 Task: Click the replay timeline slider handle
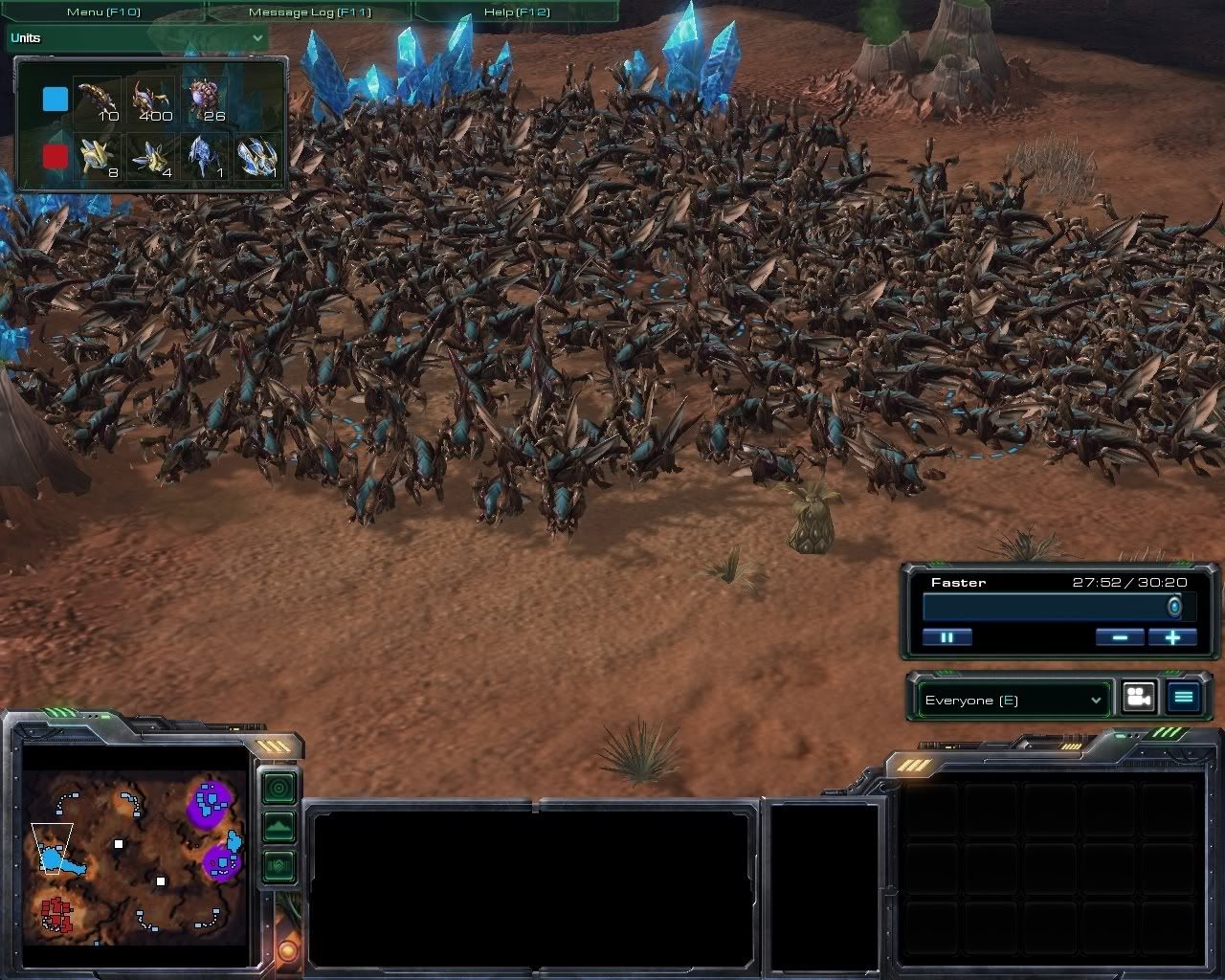(1174, 607)
